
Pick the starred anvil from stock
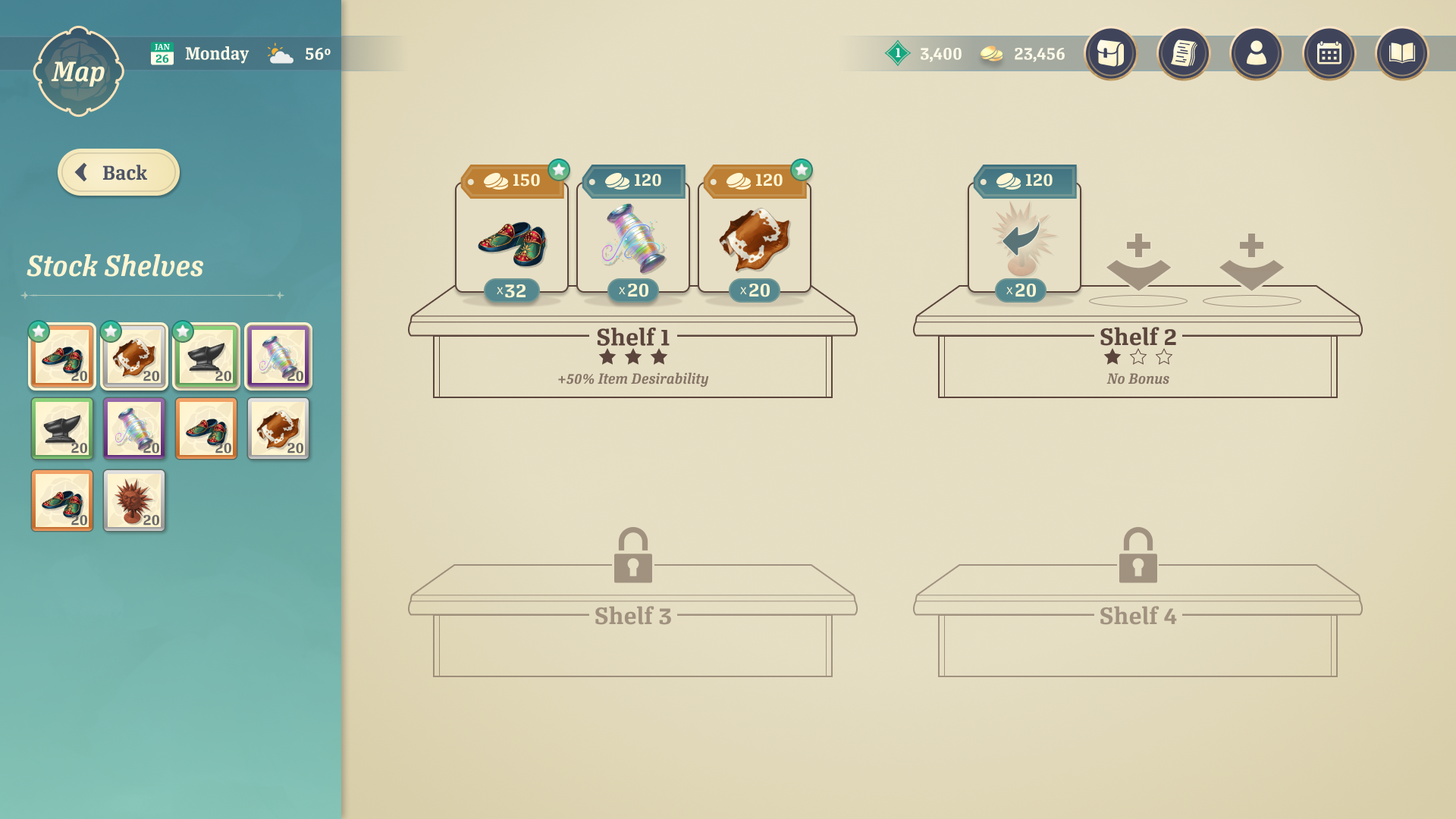pyautogui.click(x=206, y=356)
